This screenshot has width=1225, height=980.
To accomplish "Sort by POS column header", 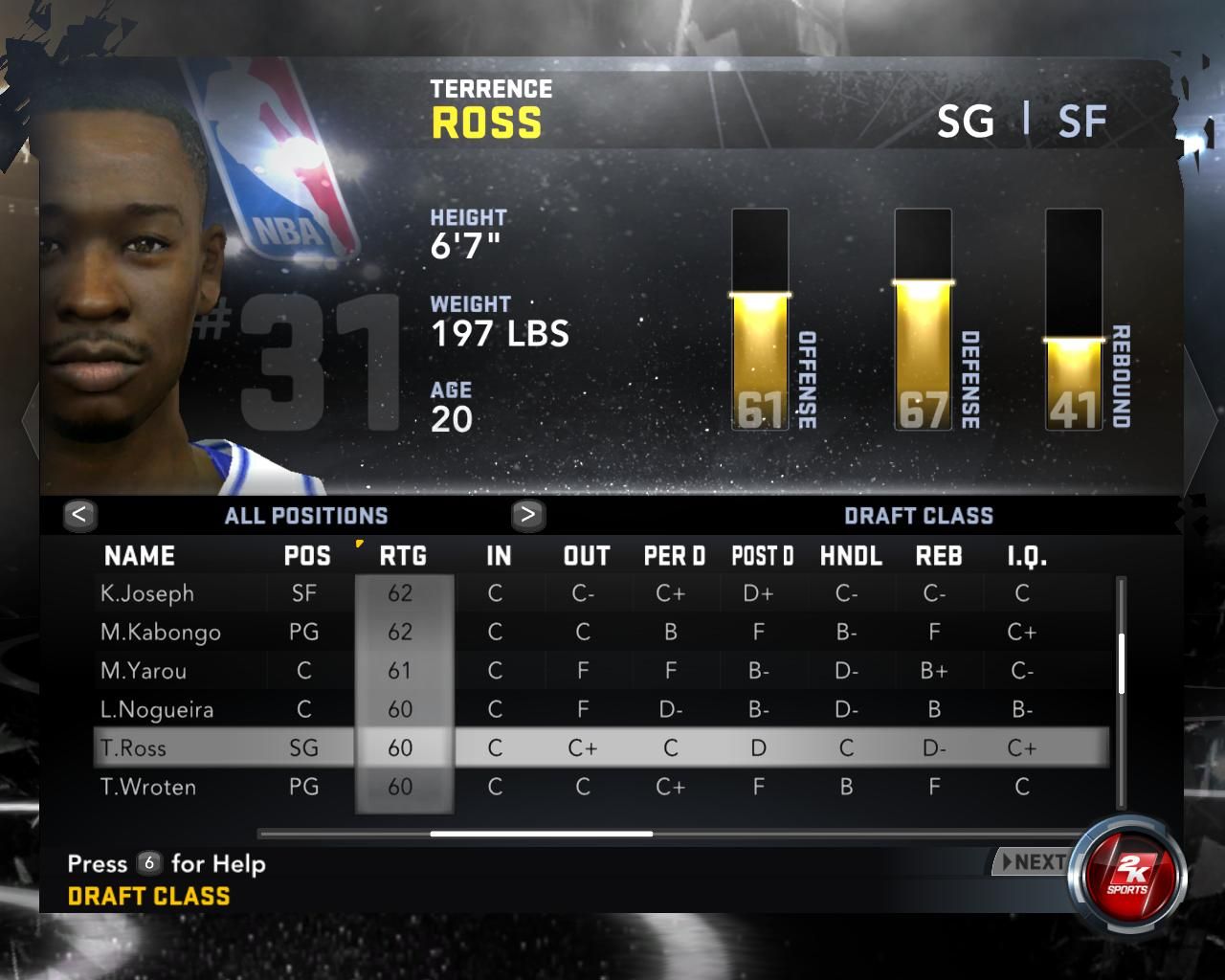I will tap(307, 556).
